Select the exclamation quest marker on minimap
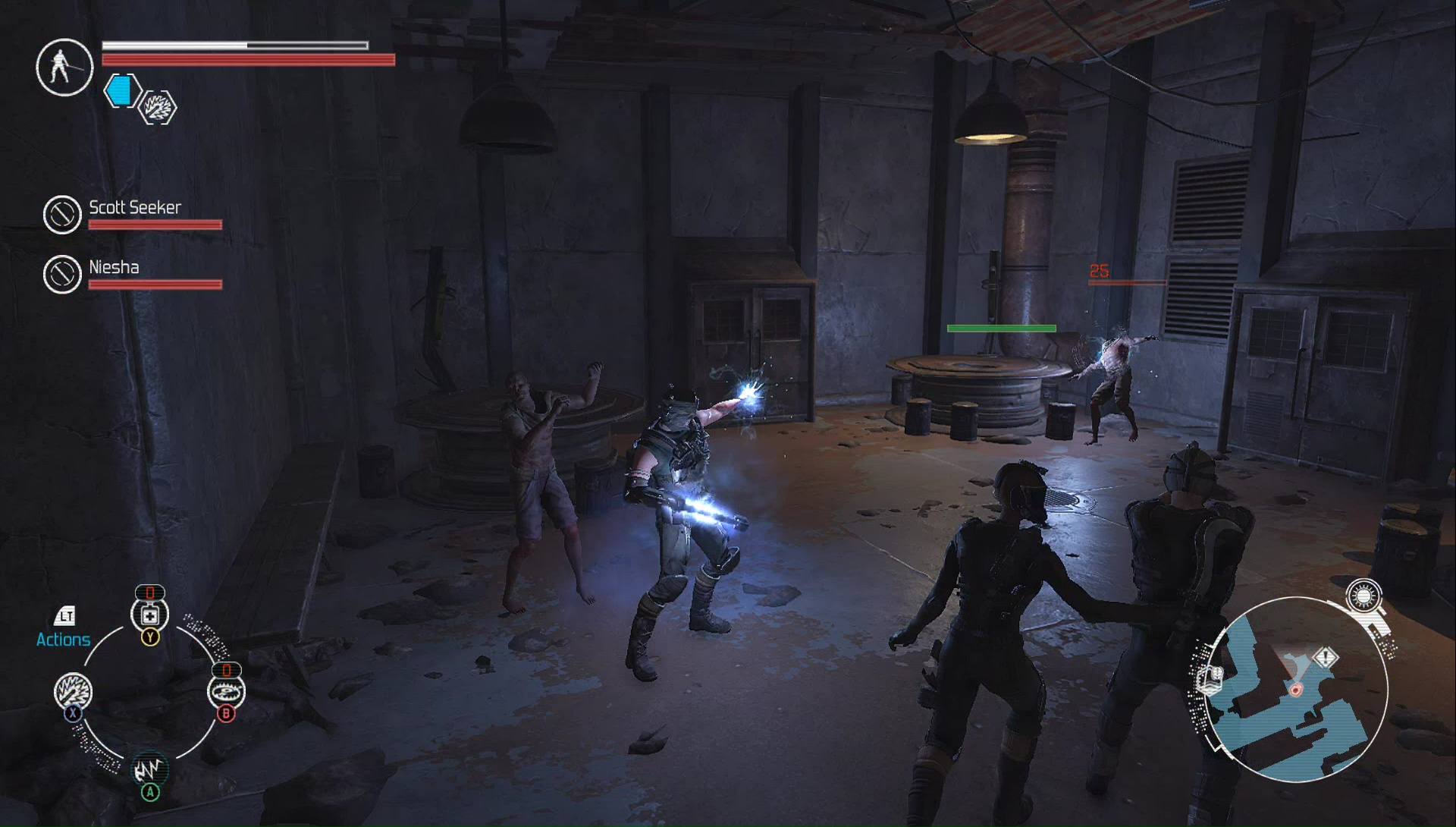This screenshot has width=1456, height=827. pyautogui.click(x=1326, y=657)
